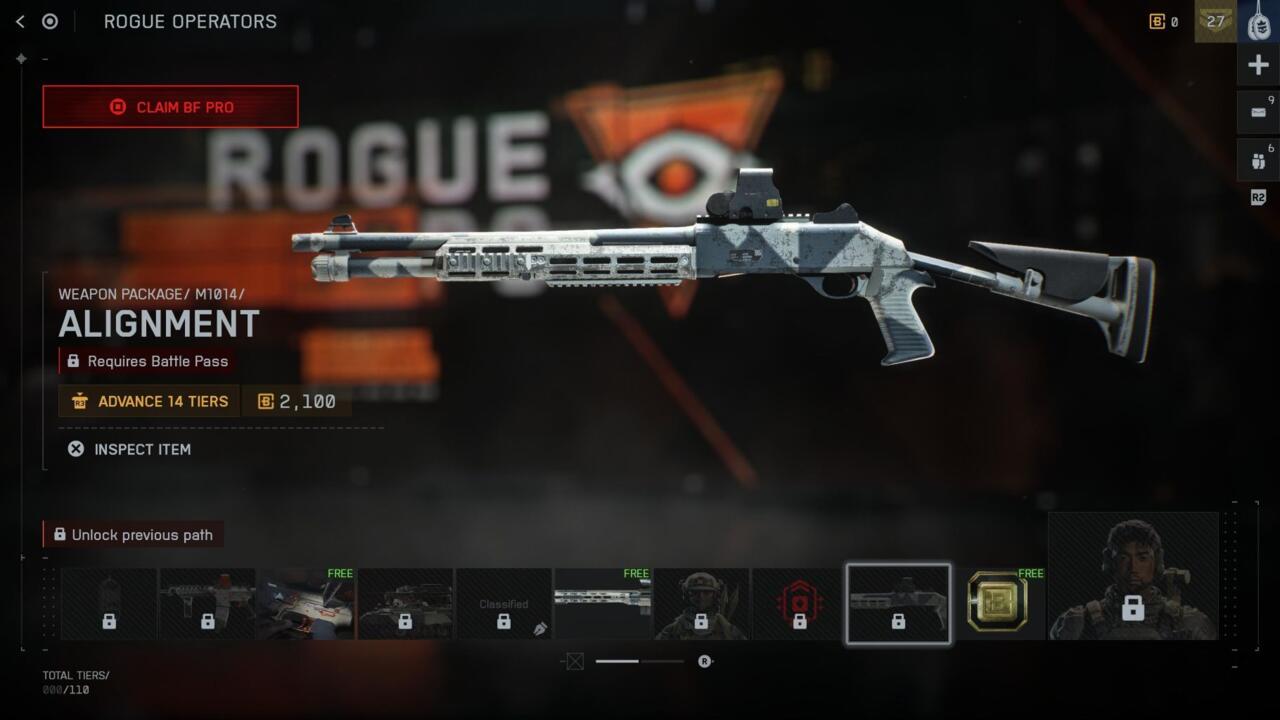The height and width of the screenshot is (720, 1280).
Task: Inspect the Alignment weapon package
Action: coord(129,449)
